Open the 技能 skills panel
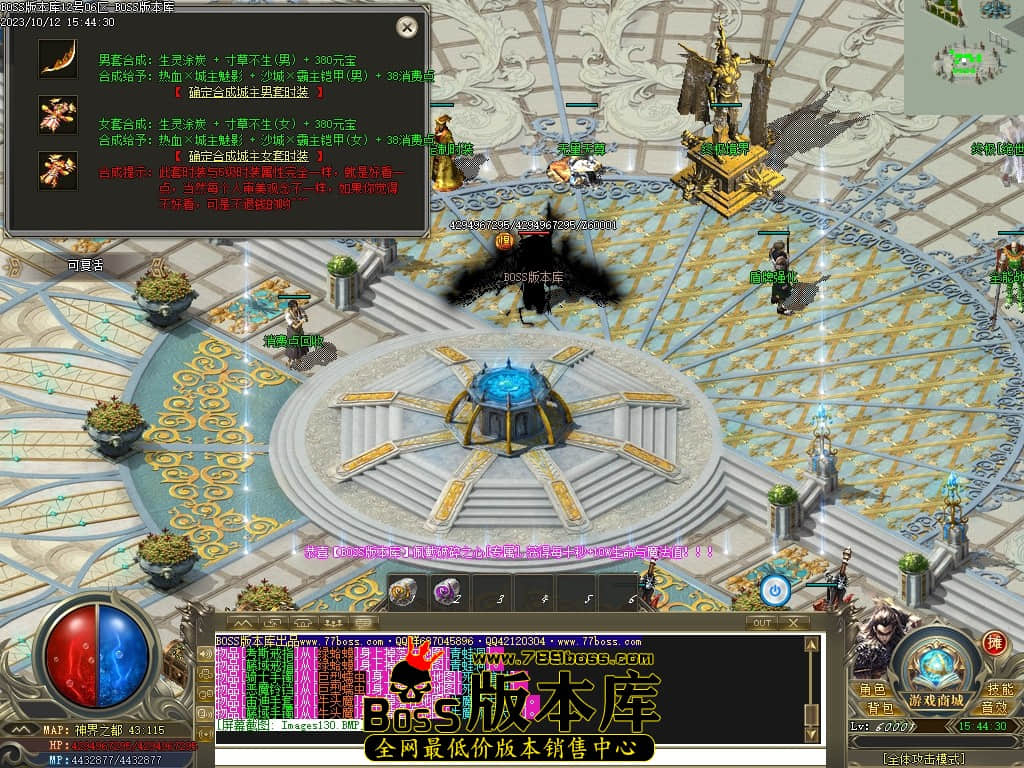The image size is (1024, 768). [x=999, y=689]
